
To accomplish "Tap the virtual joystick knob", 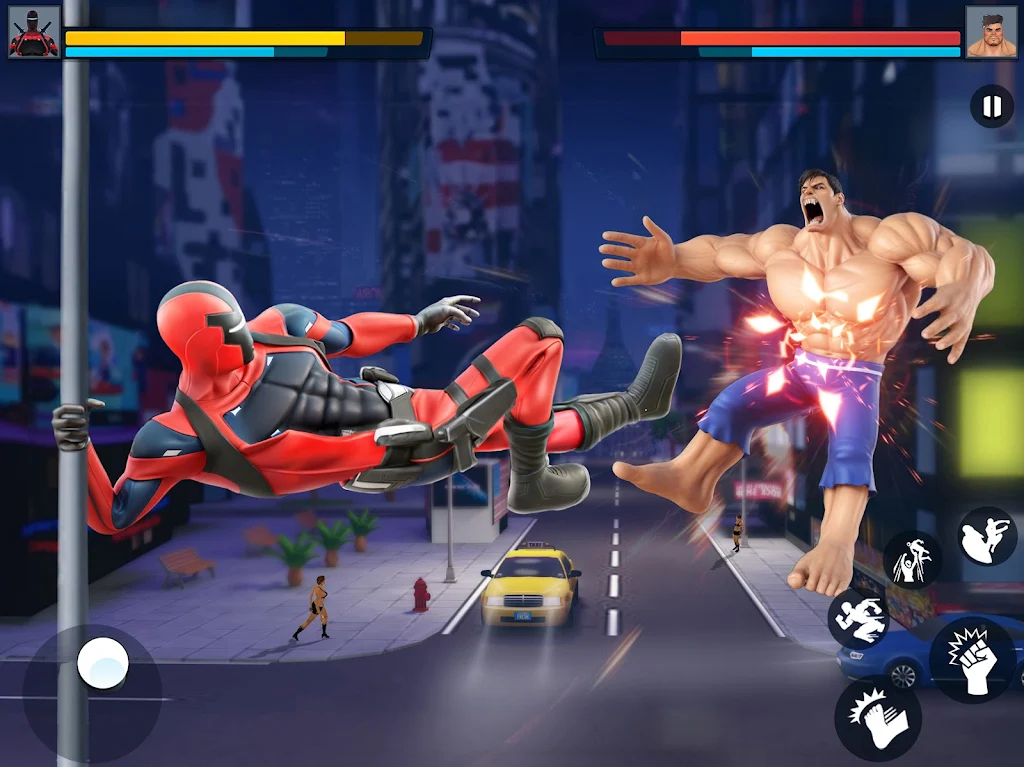I will tap(103, 663).
